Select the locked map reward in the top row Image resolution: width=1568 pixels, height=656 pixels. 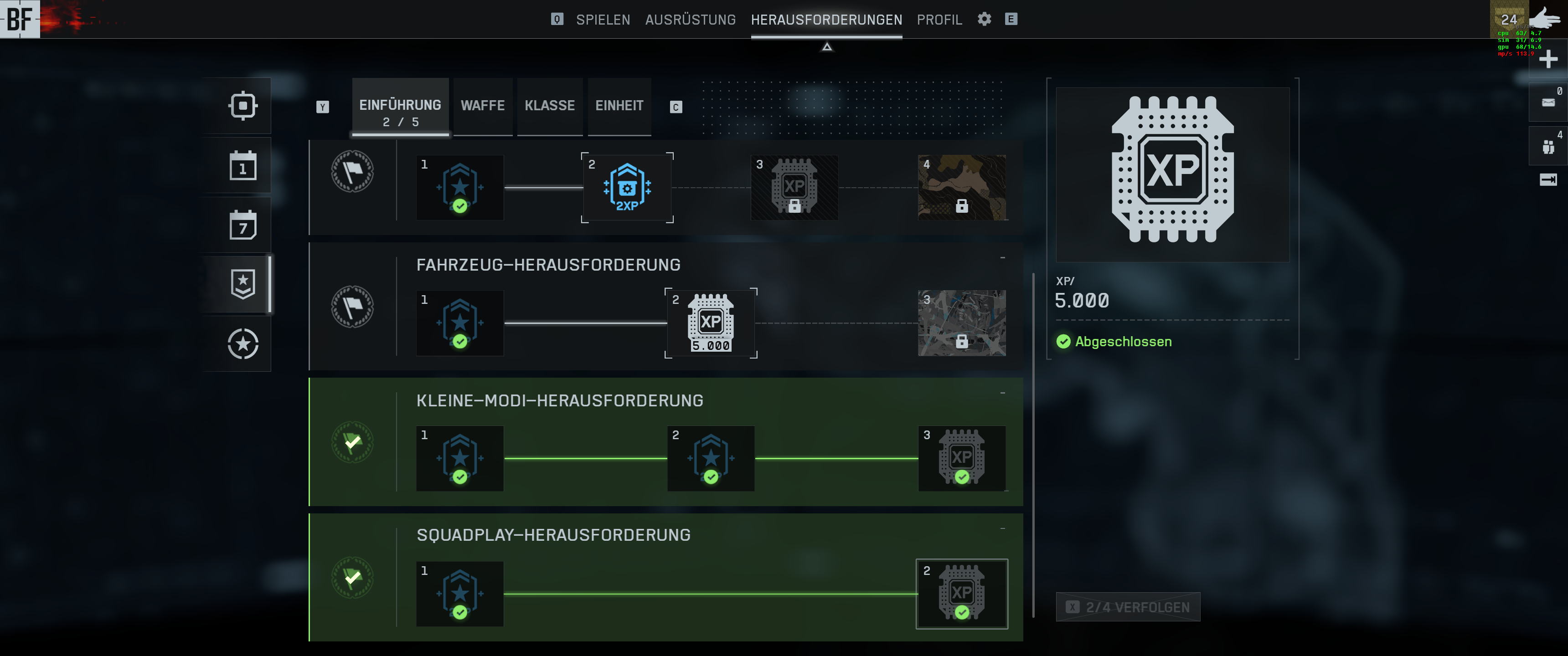pyautogui.click(x=962, y=188)
